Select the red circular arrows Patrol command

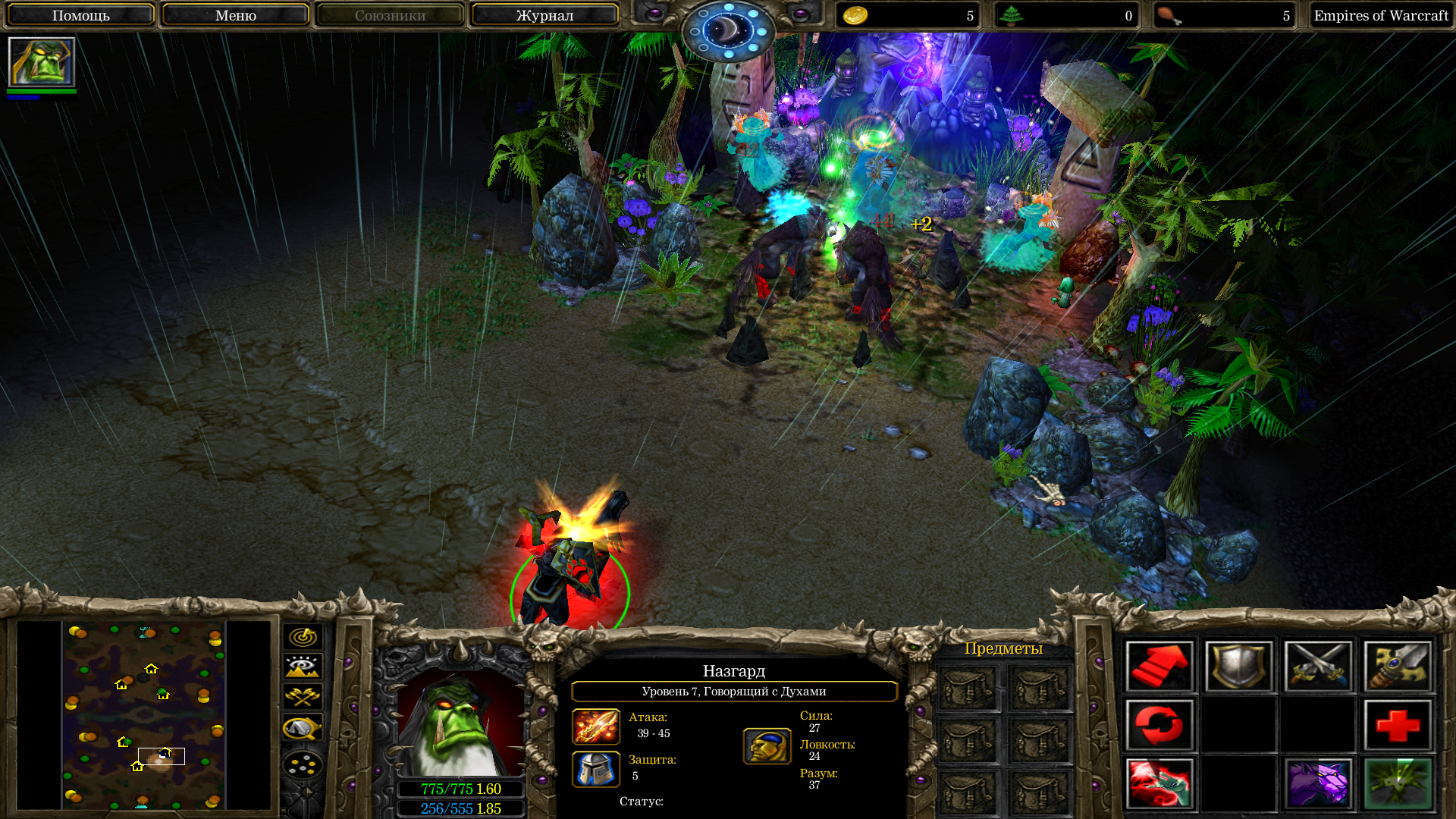(x=1159, y=725)
